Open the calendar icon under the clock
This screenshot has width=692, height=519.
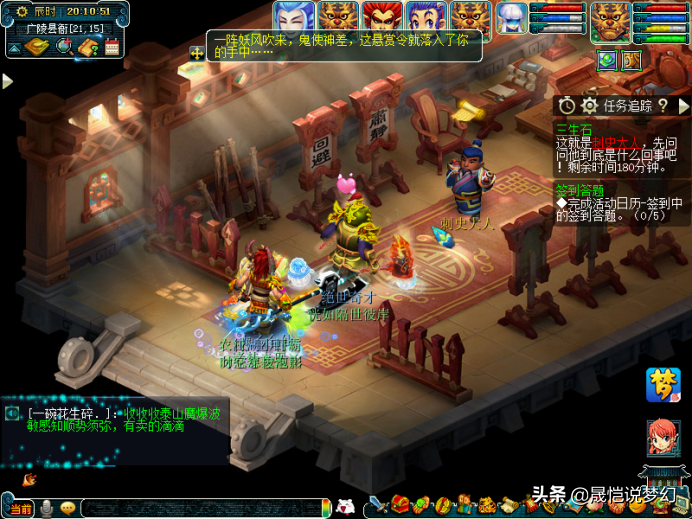(x=112, y=46)
